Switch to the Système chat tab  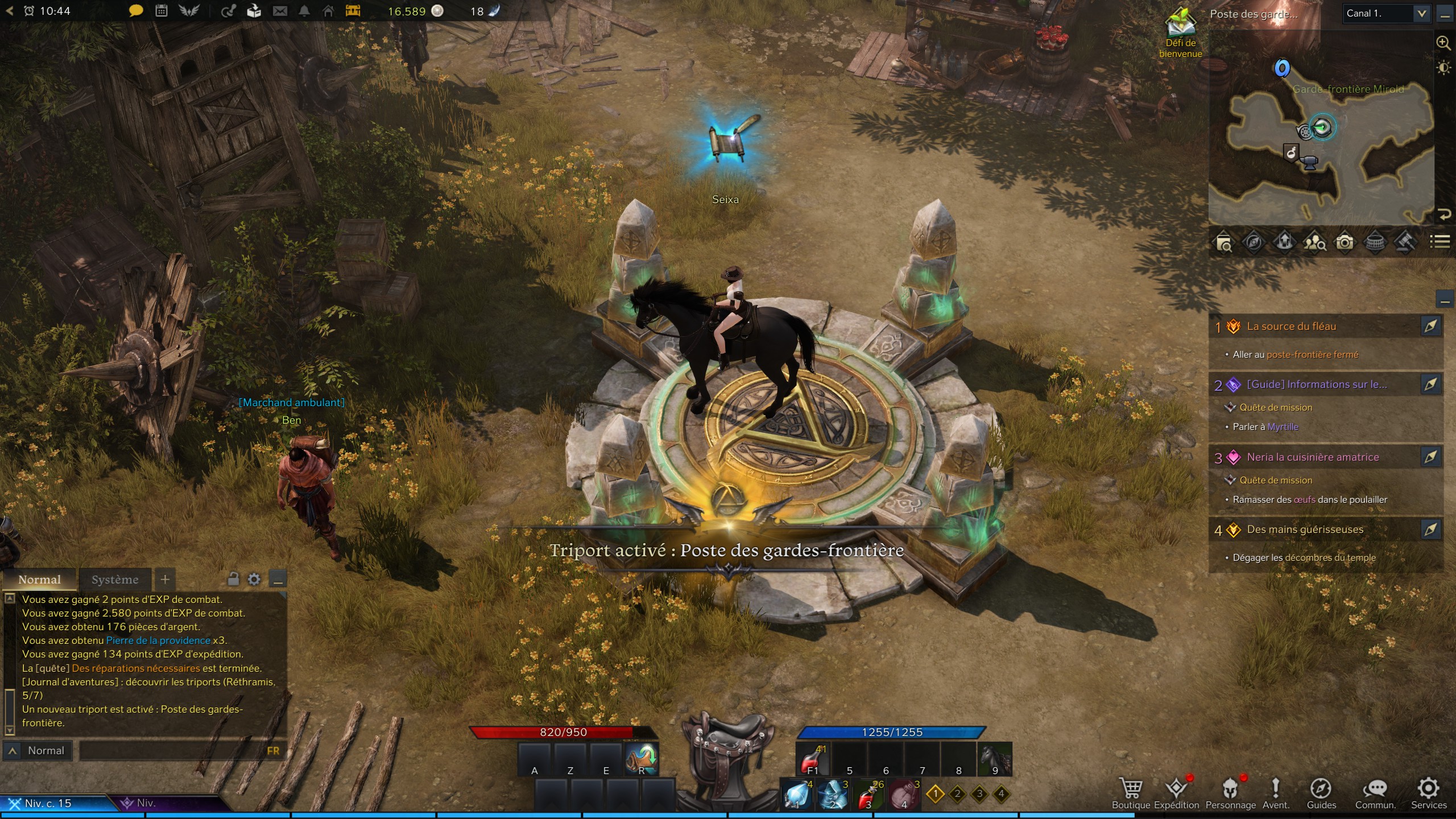(x=115, y=580)
